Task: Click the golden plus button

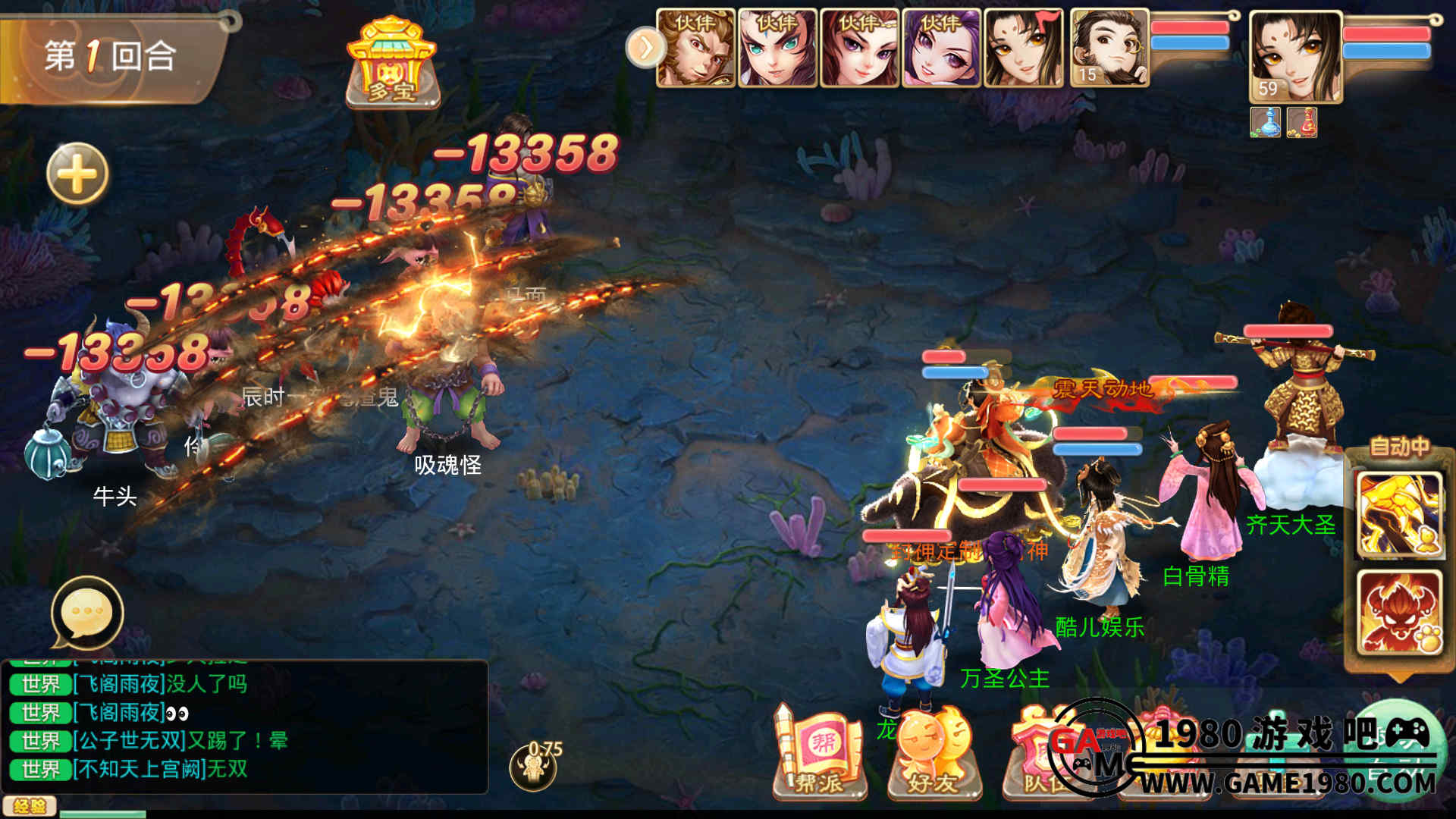Action: click(x=77, y=174)
